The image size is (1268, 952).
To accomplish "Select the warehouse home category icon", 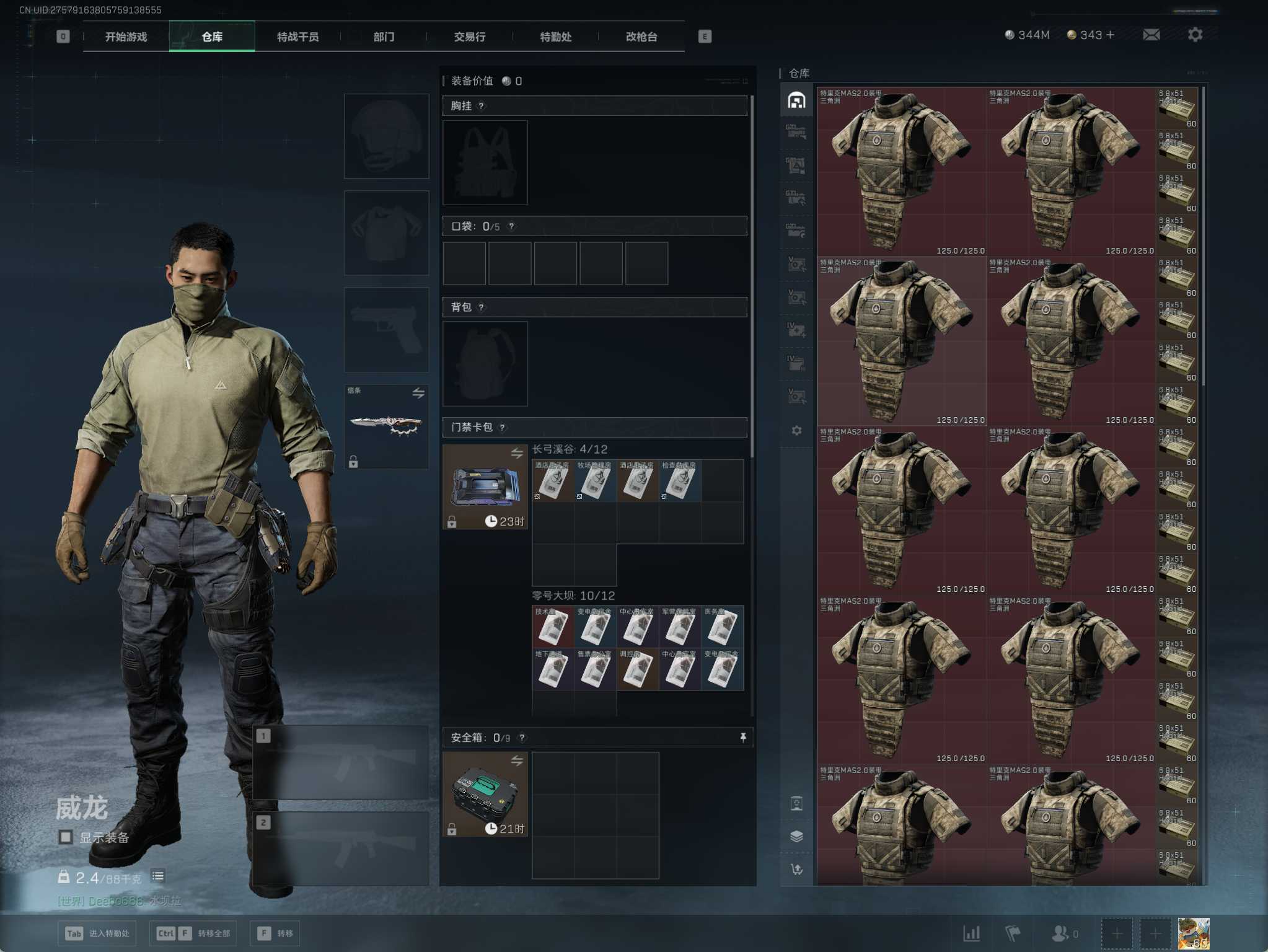I will click(x=796, y=100).
